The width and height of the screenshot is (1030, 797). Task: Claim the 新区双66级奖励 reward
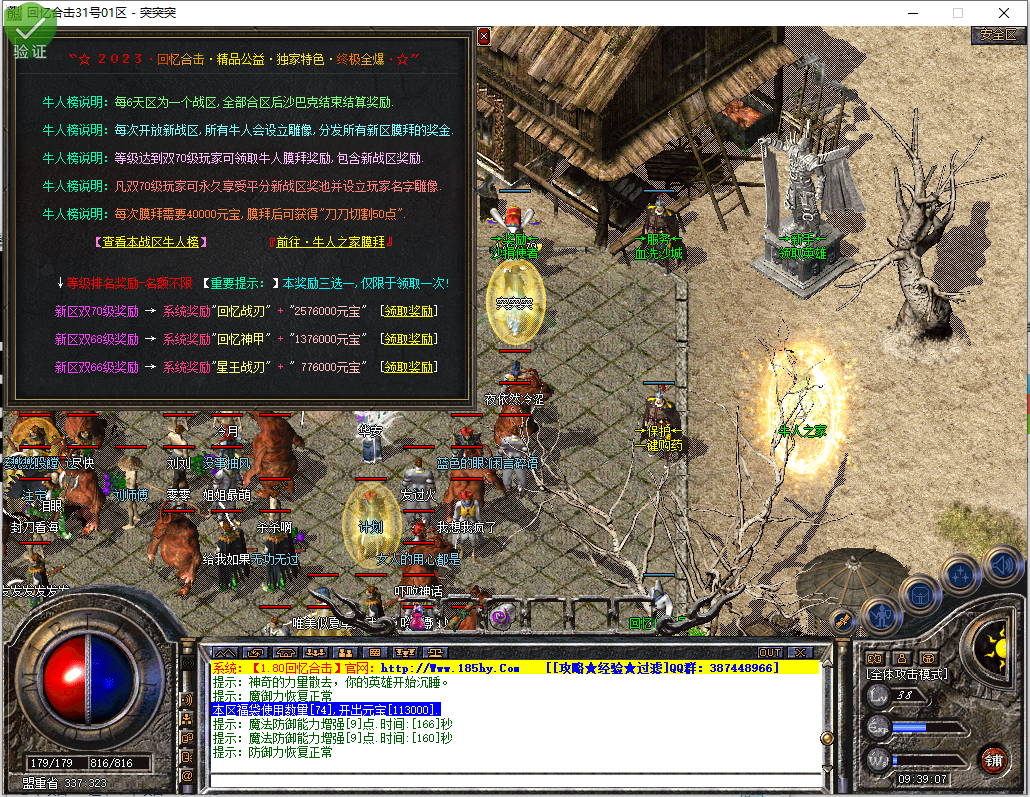[408, 367]
